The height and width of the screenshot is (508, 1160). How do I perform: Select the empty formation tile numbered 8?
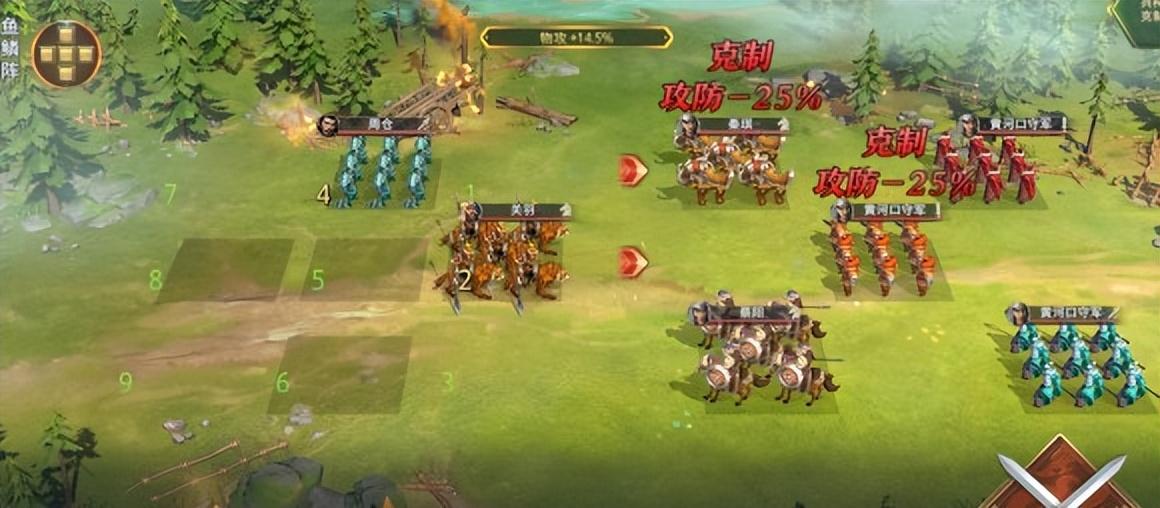coord(224,270)
